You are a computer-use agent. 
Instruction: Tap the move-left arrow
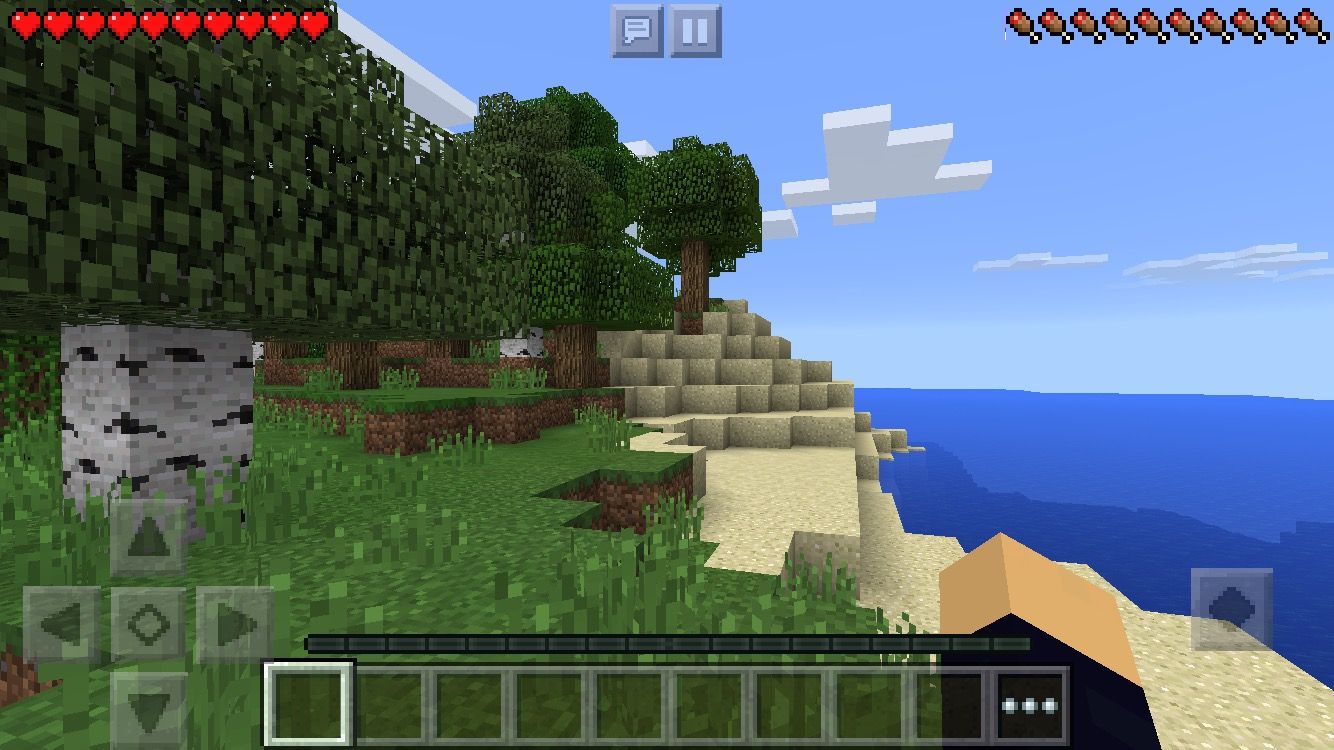(61, 625)
